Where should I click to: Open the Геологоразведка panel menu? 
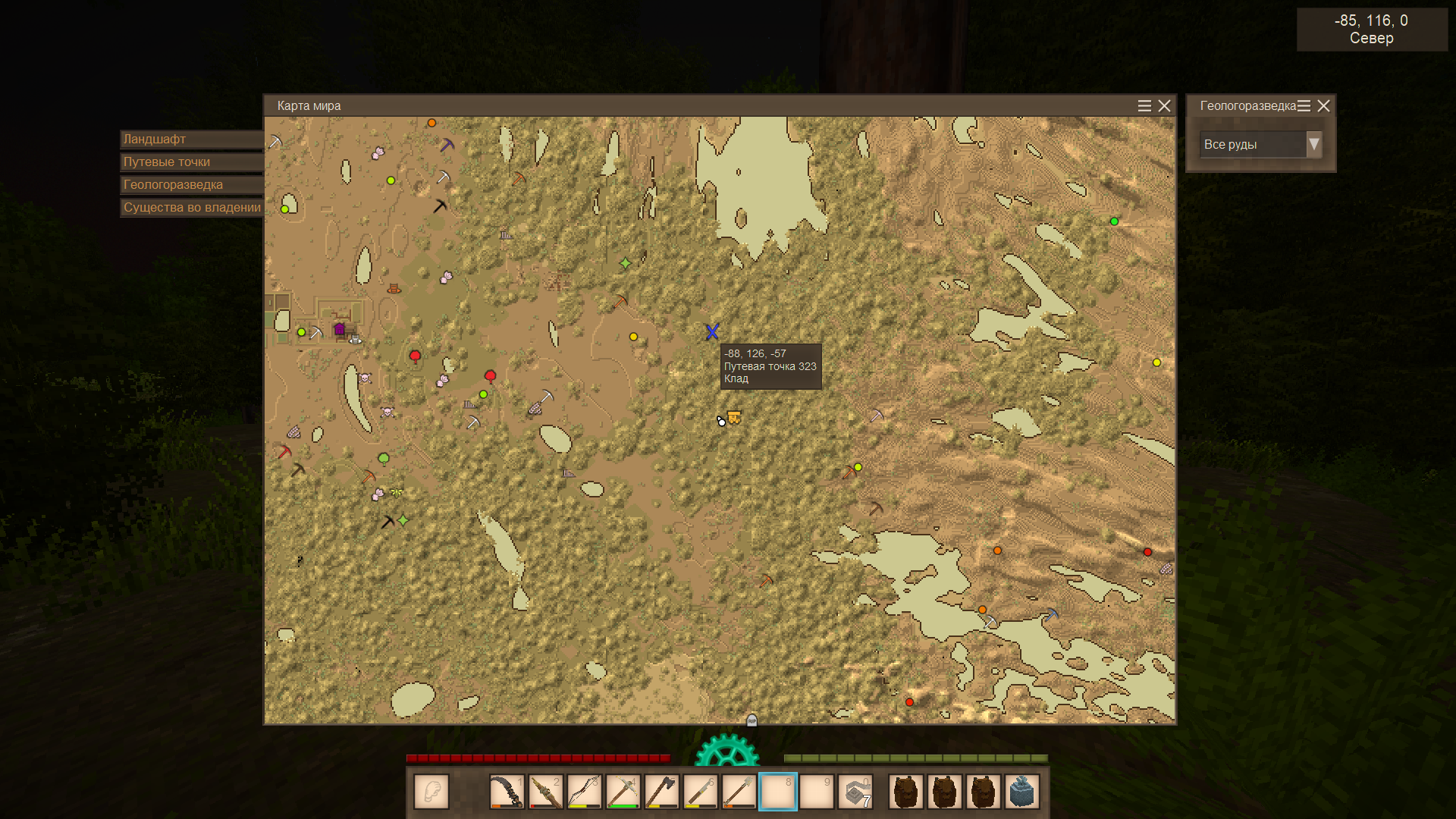tap(1304, 106)
